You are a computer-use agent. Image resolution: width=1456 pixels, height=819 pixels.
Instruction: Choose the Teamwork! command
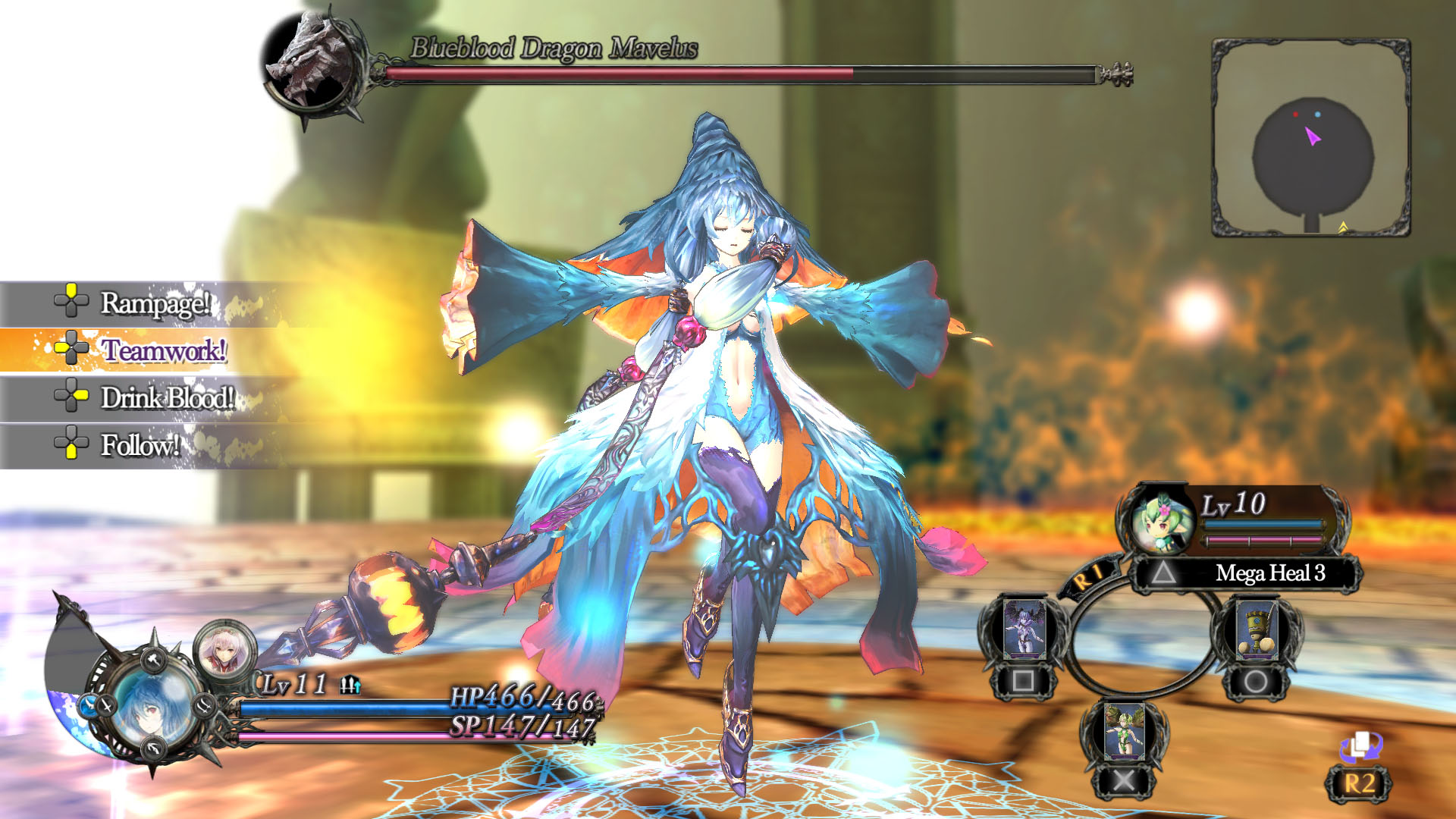(163, 350)
